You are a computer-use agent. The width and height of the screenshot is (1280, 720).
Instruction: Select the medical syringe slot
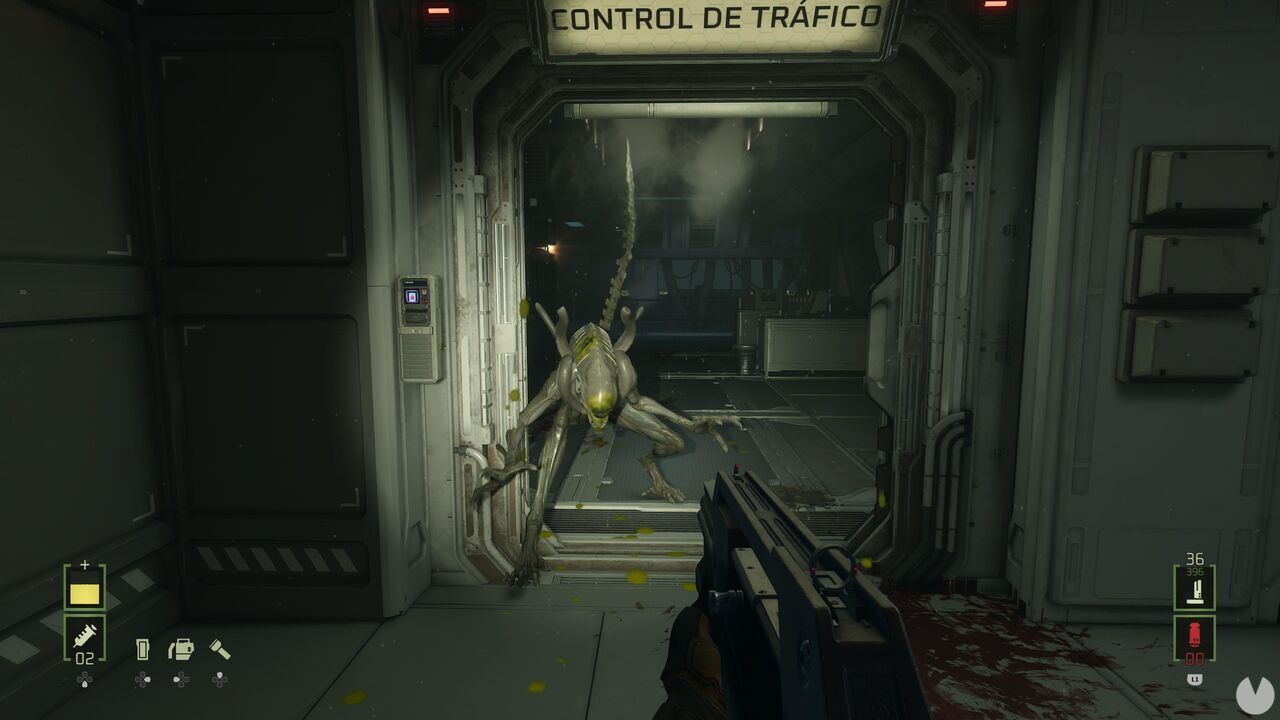(x=85, y=638)
